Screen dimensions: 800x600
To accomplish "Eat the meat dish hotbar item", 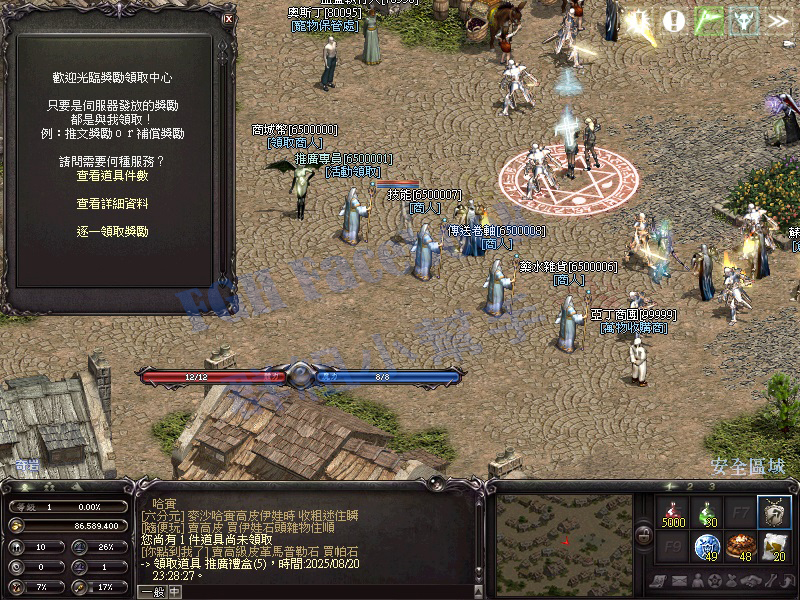I will (741, 547).
